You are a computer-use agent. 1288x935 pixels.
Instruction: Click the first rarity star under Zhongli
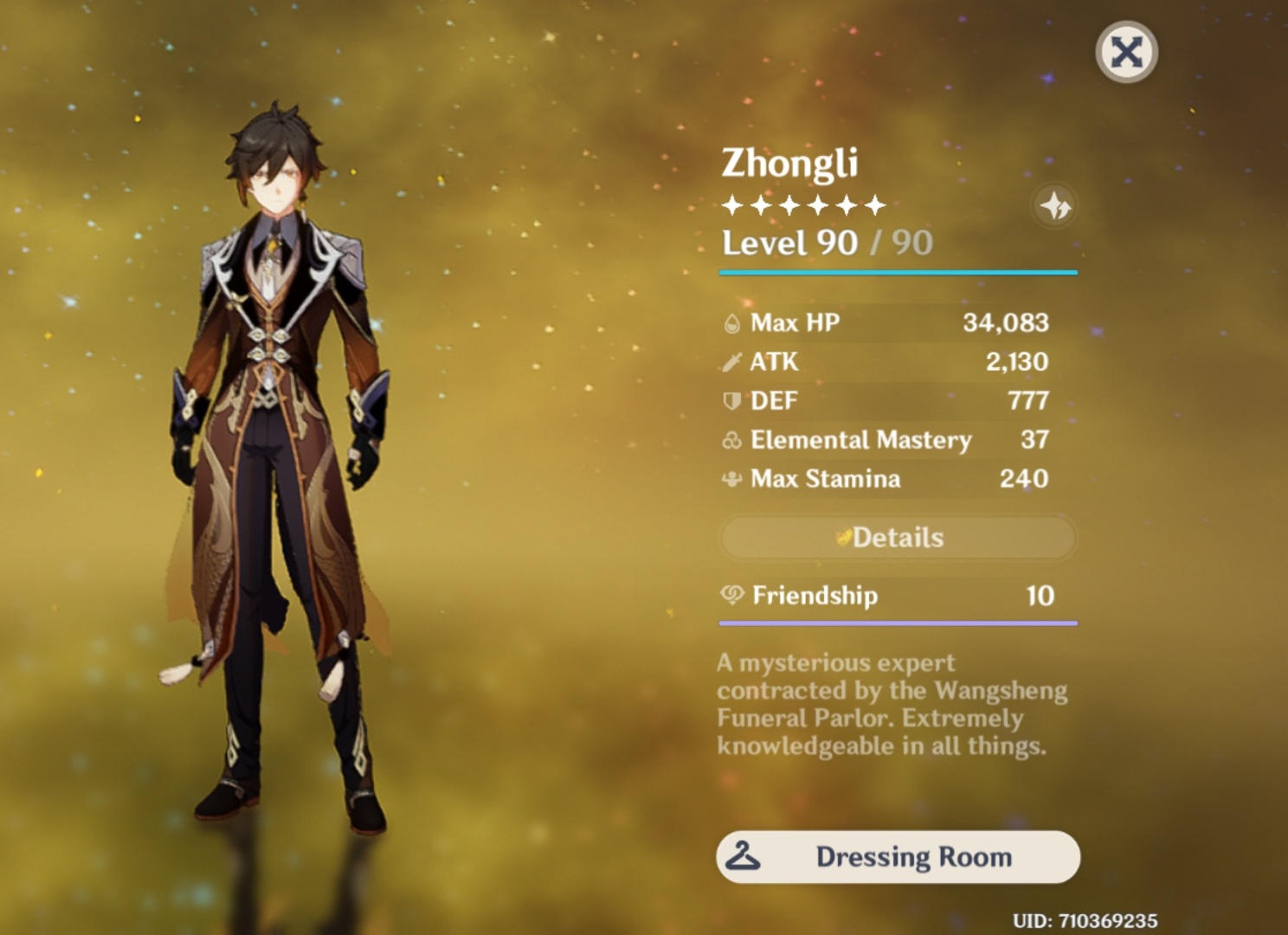731,204
